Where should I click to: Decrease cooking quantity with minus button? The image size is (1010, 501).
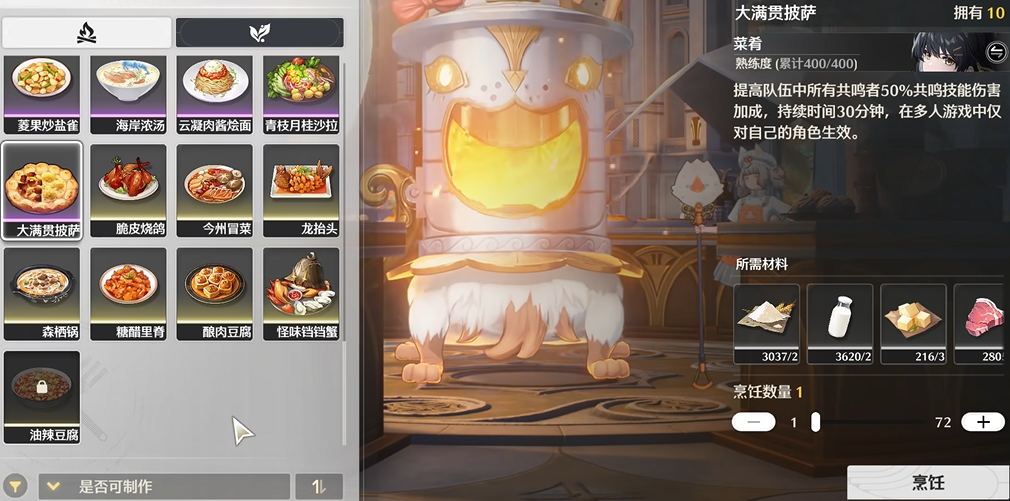(x=753, y=422)
